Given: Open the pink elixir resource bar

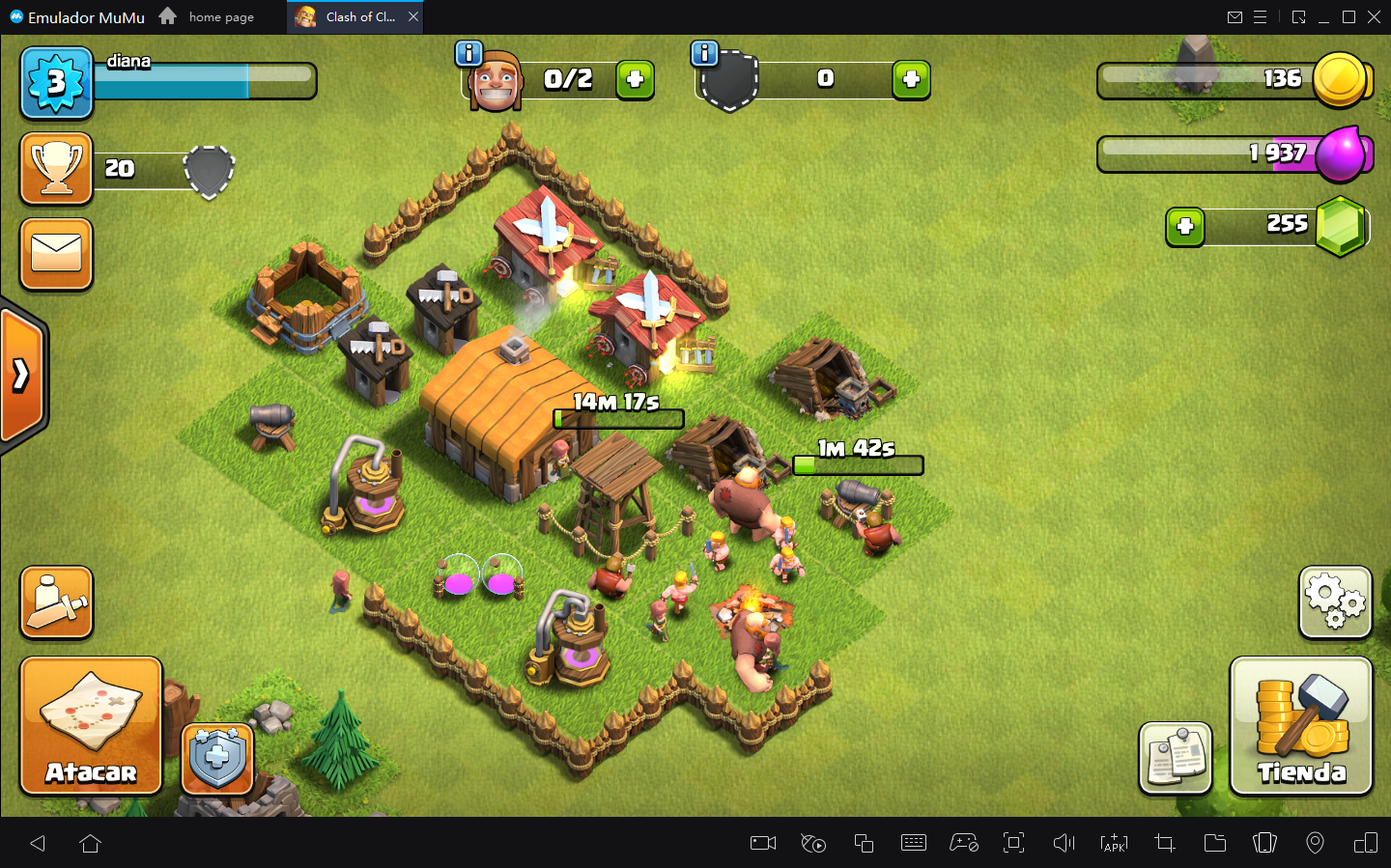Looking at the screenshot, I should [x=1235, y=154].
